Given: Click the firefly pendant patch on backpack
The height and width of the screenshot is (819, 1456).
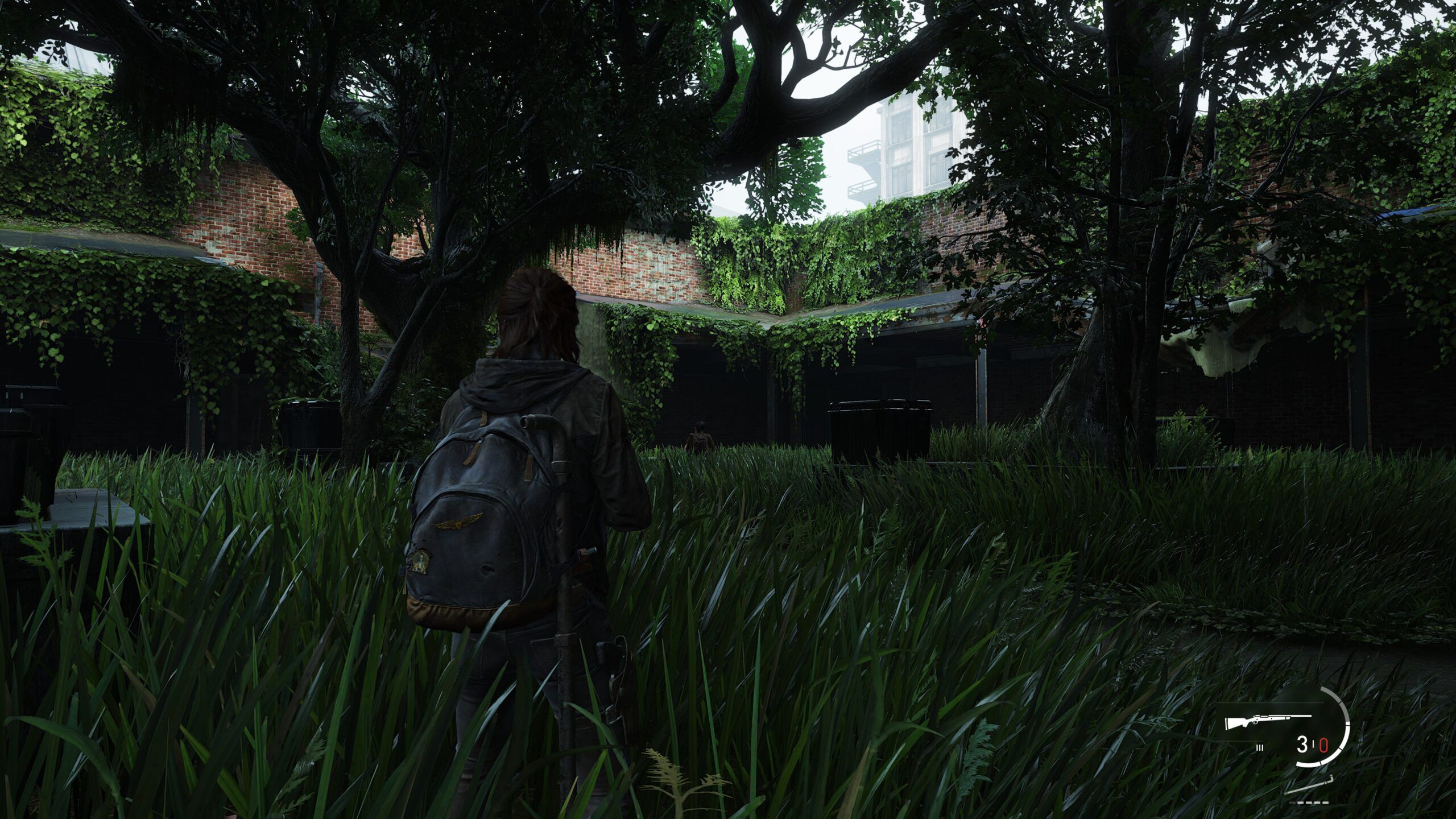Looking at the screenshot, I should coord(420,563).
